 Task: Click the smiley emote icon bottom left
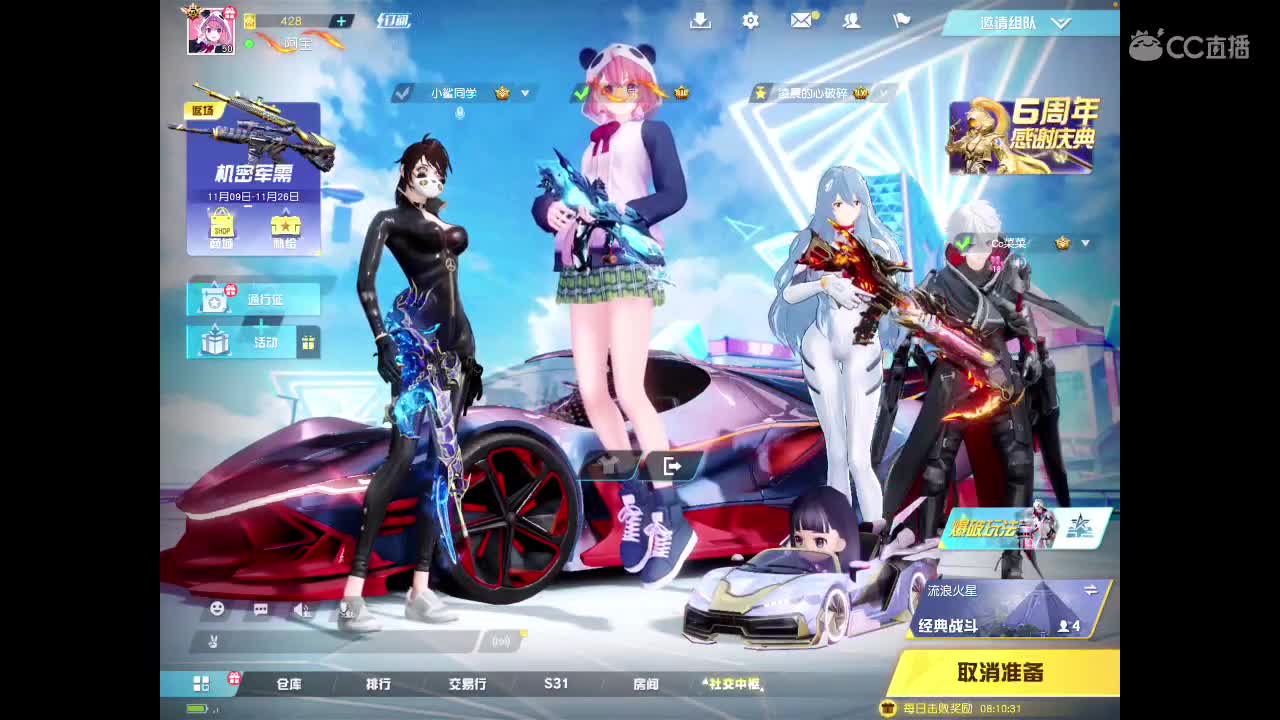[218, 608]
